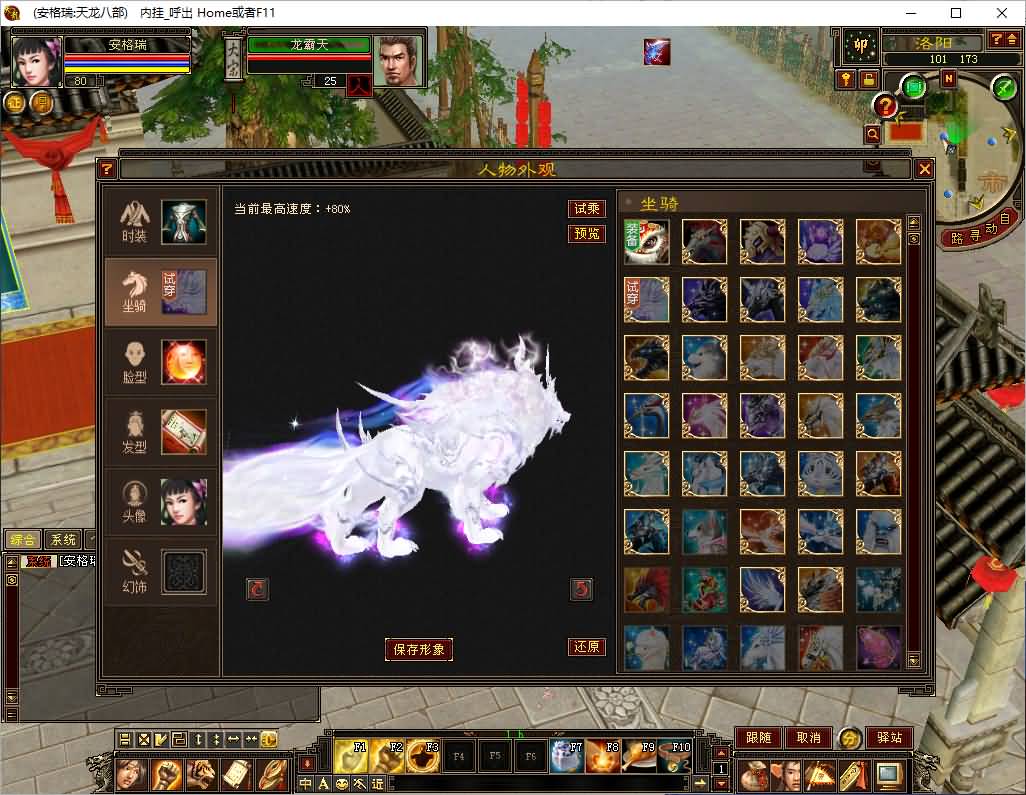Save appearance with 保存形象 button
This screenshot has height=795, width=1026.
419,649
